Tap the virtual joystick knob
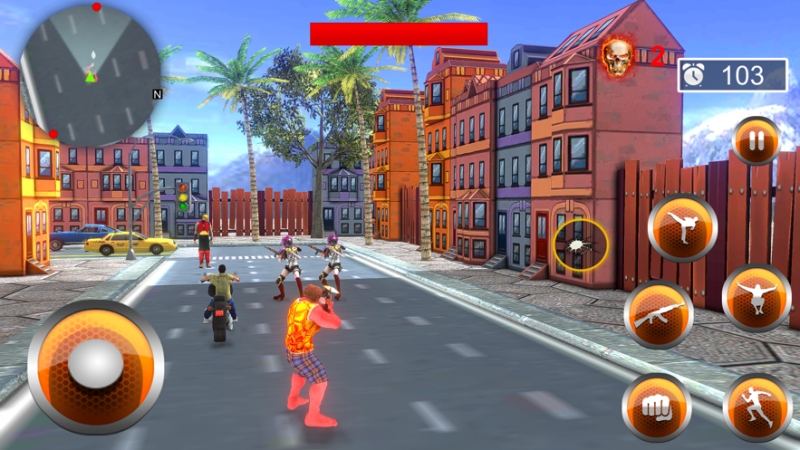800x450 pixels. [95, 365]
